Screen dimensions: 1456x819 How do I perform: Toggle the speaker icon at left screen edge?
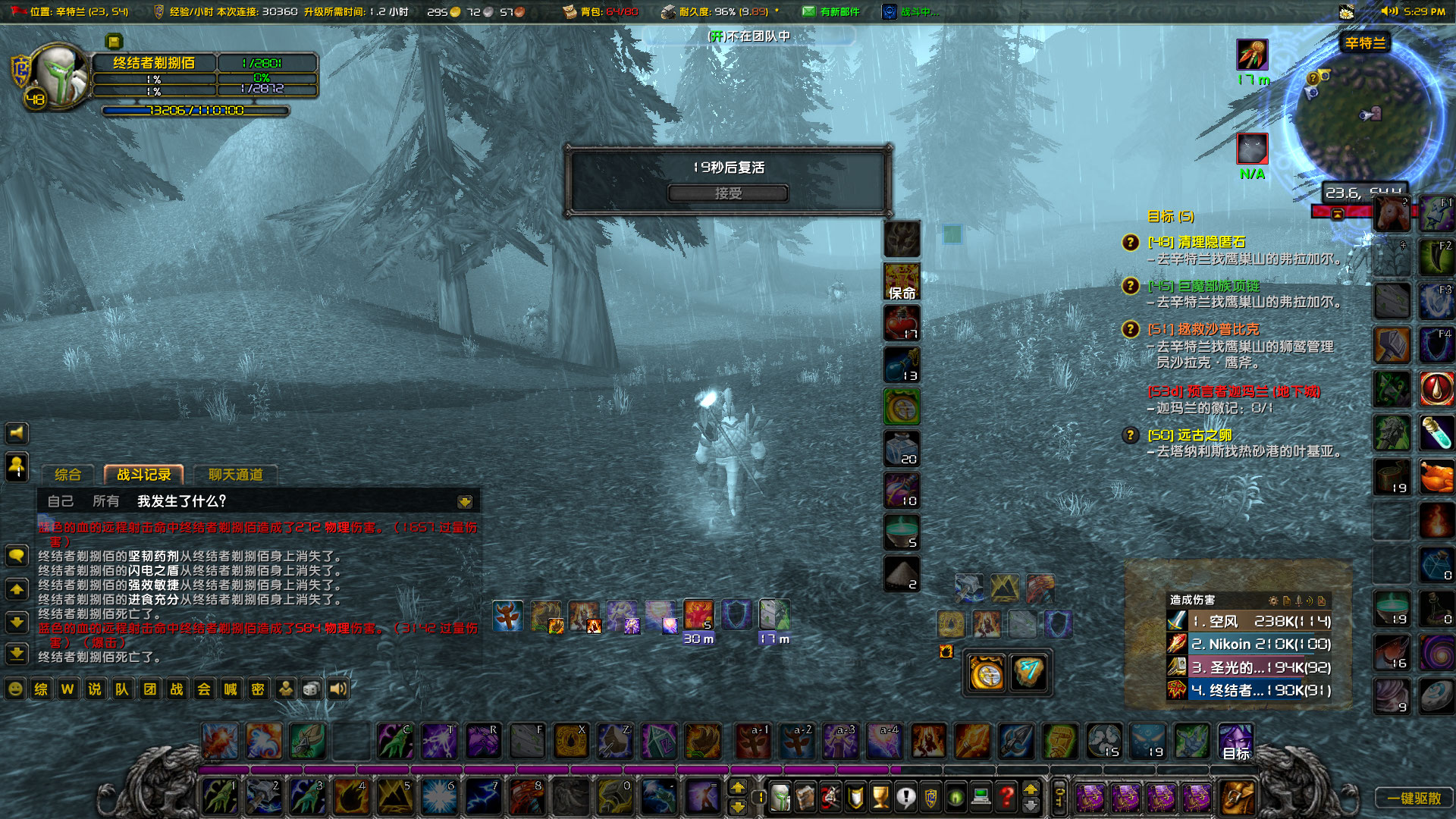[17, 433]
